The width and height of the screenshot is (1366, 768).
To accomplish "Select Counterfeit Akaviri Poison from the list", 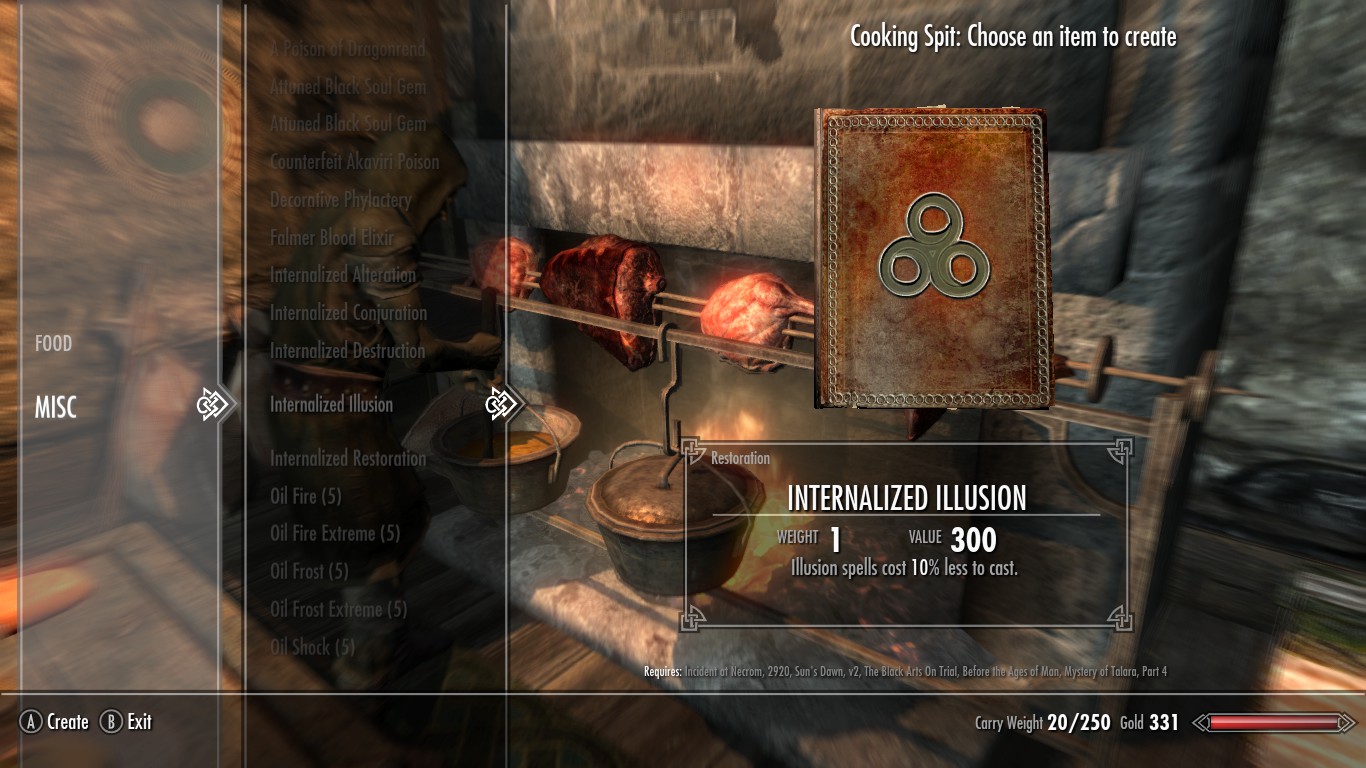I will (x=354, y=162).
